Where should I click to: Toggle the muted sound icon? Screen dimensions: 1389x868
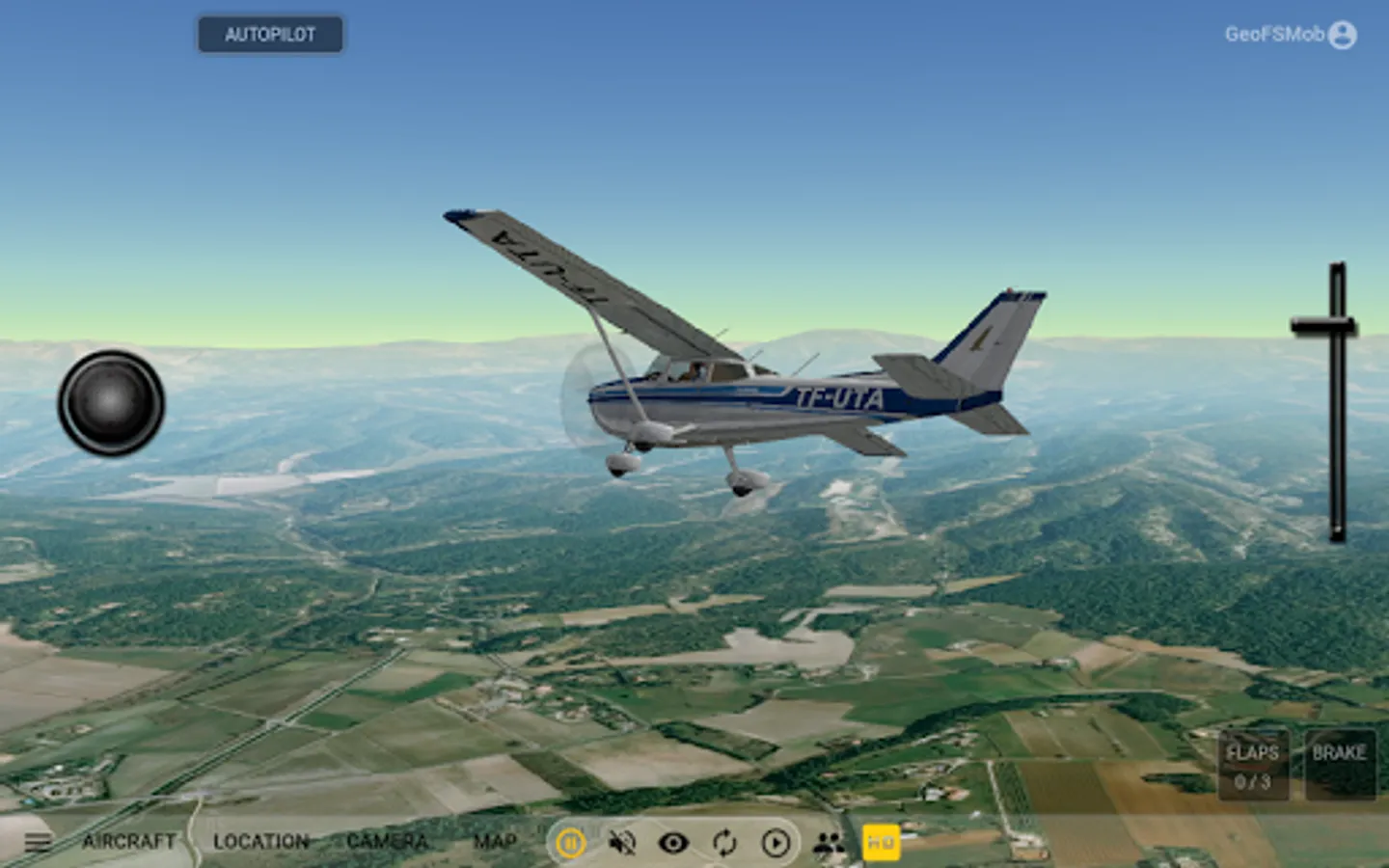point(622,843)
